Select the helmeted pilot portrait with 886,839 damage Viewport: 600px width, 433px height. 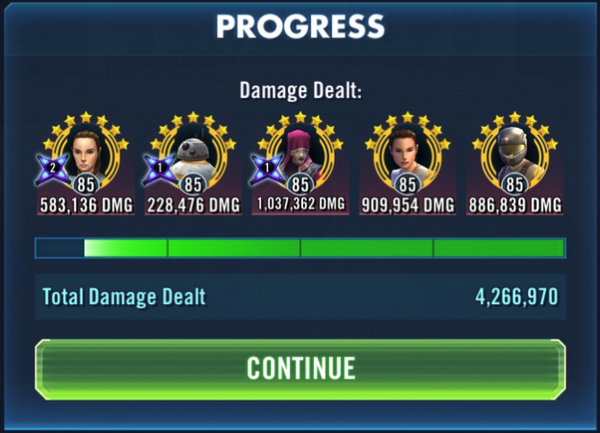[514, 157]
